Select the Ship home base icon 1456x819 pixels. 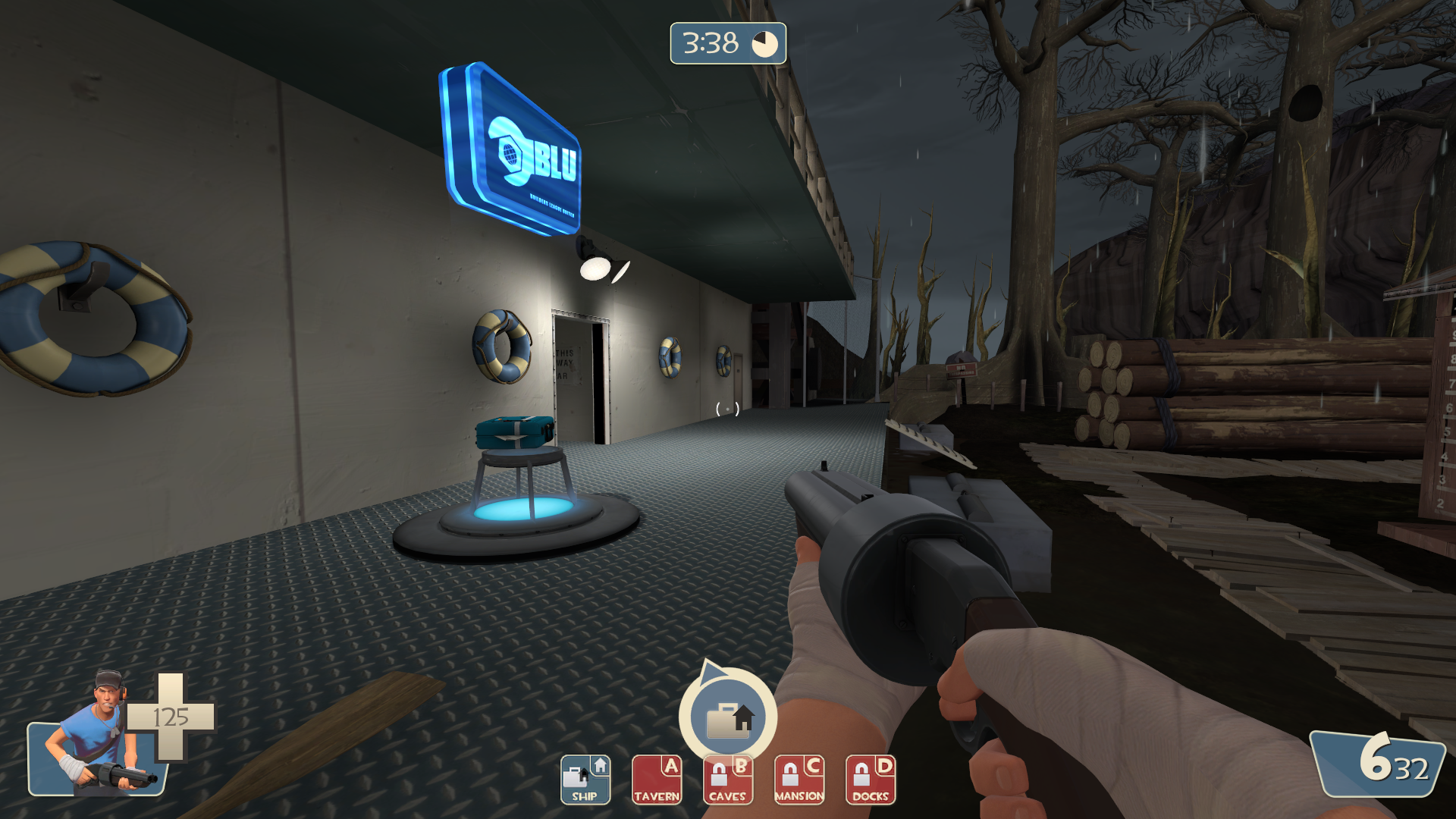tap(585, 780)
